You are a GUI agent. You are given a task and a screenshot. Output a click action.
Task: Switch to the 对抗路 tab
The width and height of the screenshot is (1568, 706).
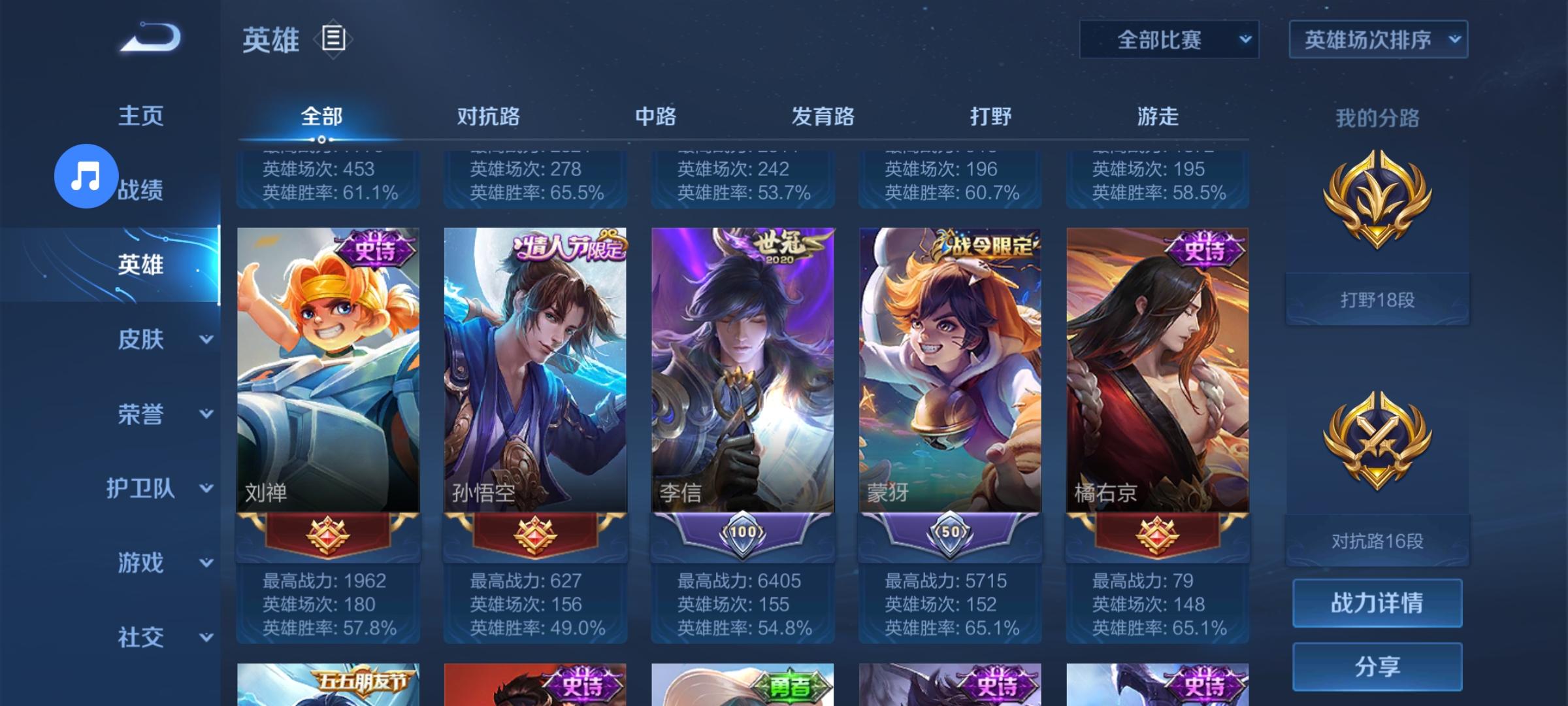[489, 116]
